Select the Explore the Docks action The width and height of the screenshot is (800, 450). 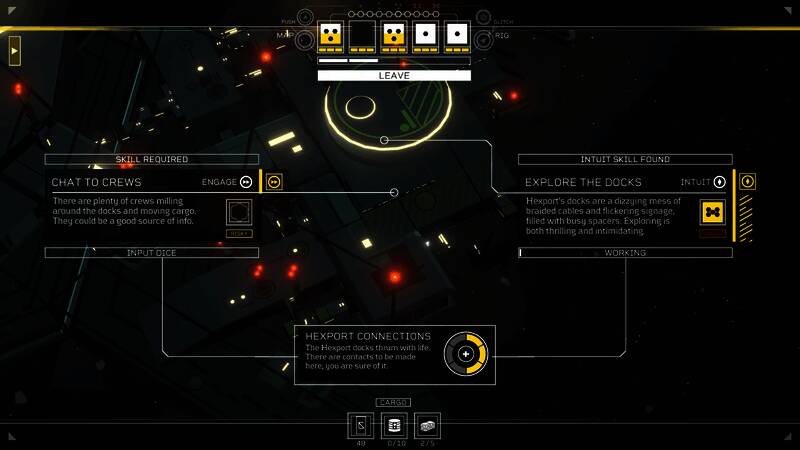tap(583, 182)
